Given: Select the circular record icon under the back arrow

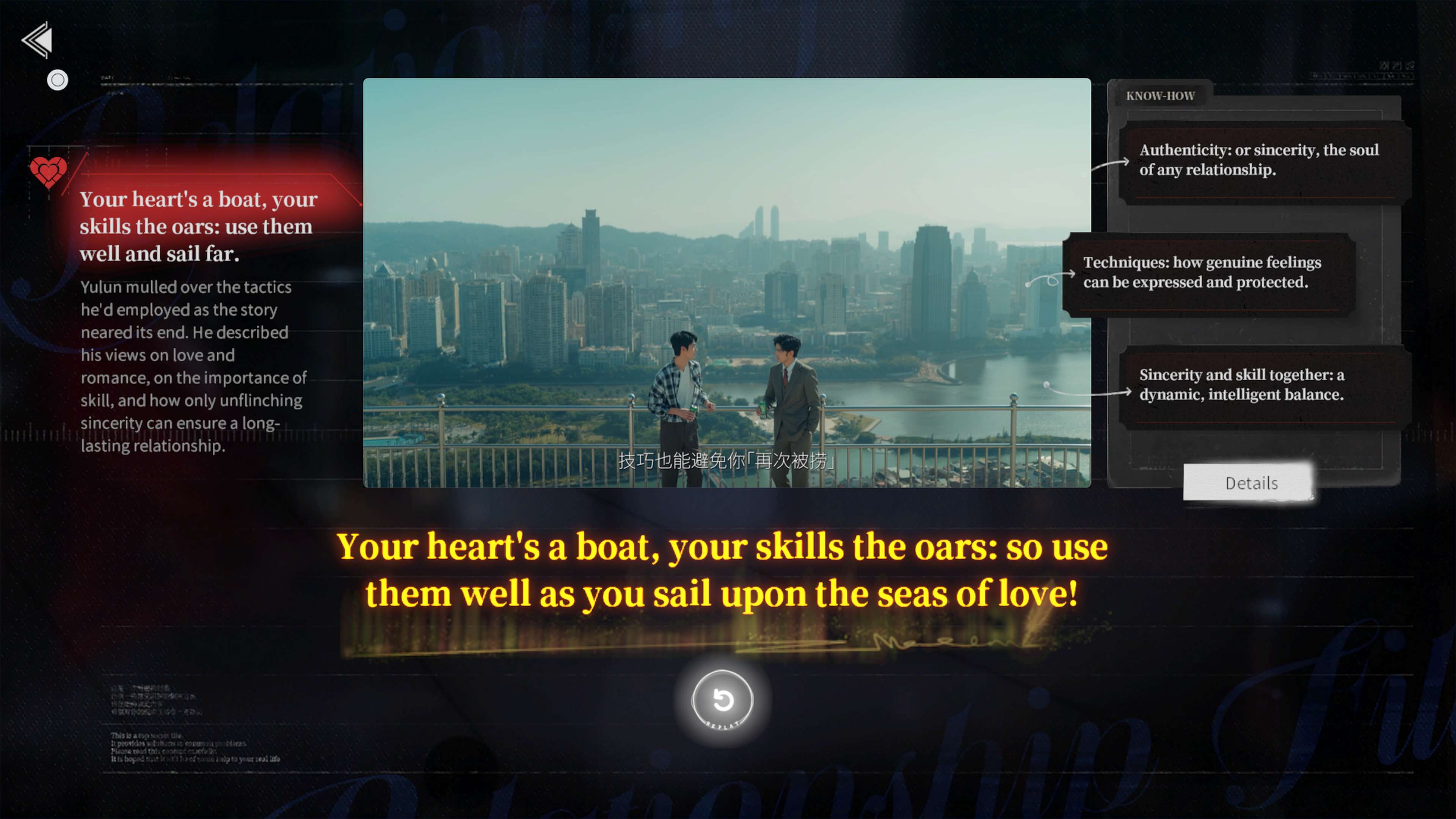Looking at the screenshot, I should [57, 80].
